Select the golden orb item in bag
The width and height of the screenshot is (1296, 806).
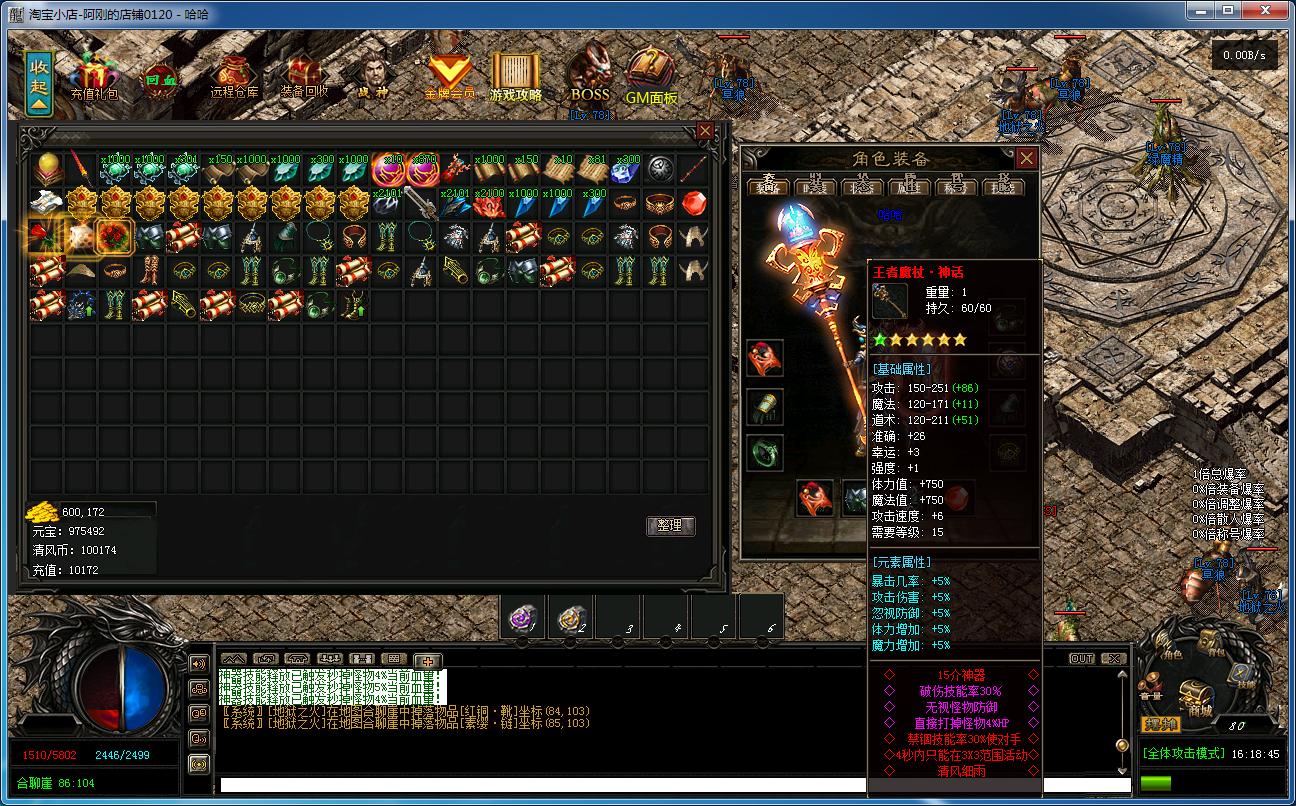coord(47,168)
